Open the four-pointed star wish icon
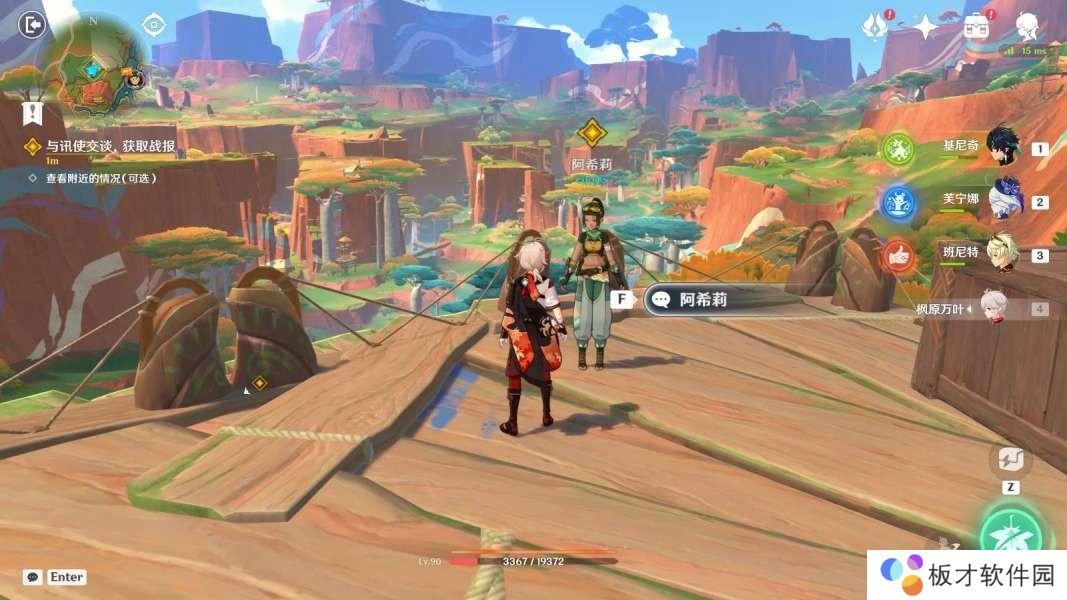Viewport: 1067px width, 600px height. pyautogui.click(x=926, y=27)
